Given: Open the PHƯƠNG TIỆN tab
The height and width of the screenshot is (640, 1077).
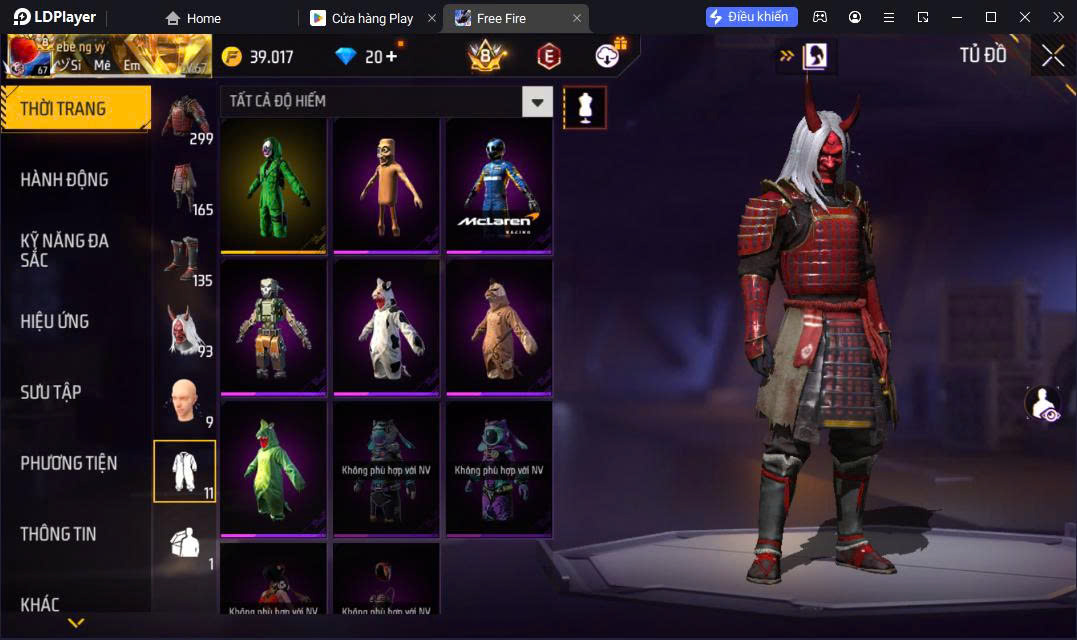Looking at the screenshot, I should coord(69,463).
